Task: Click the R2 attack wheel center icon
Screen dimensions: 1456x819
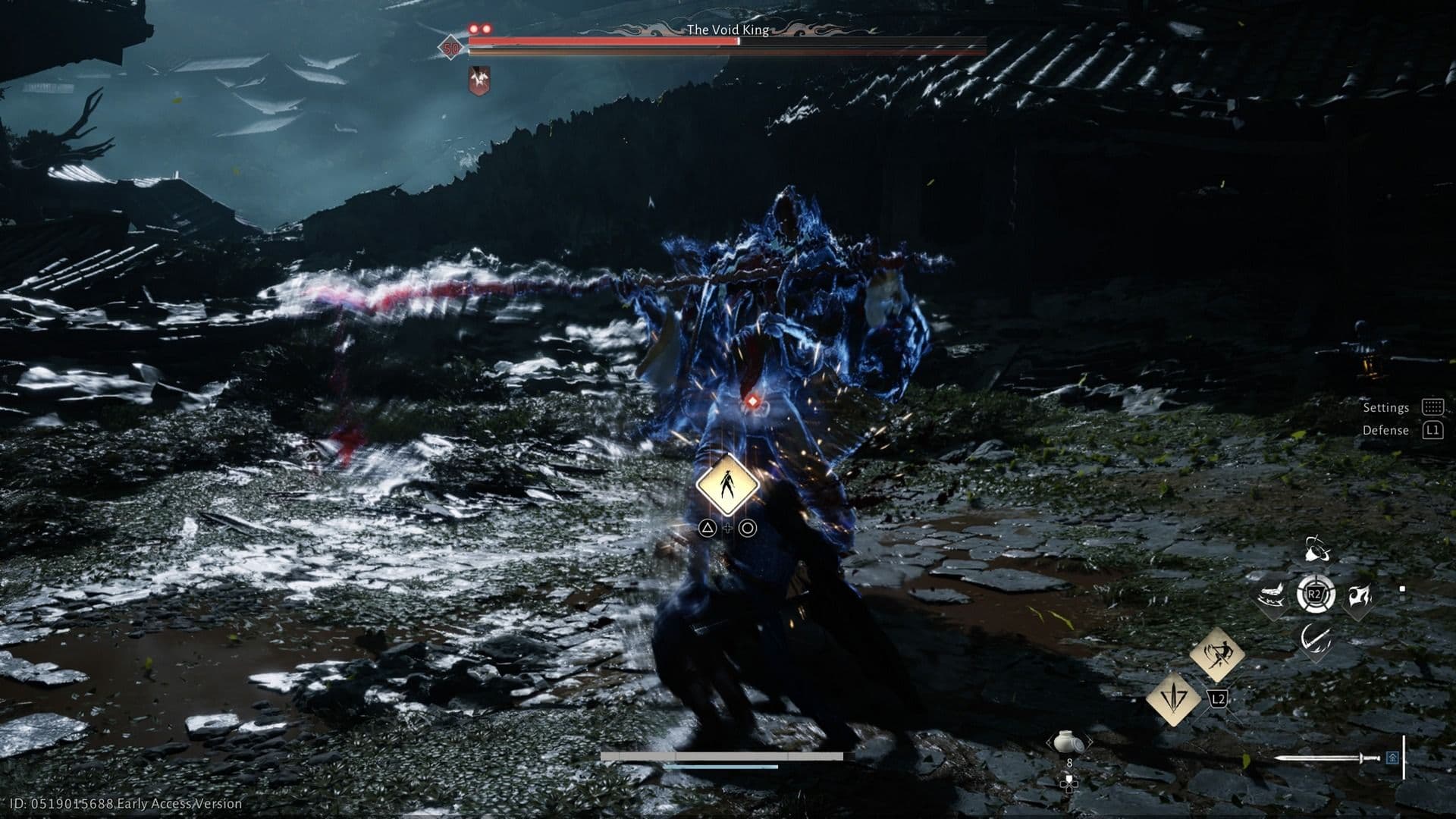Action: (1315, 595)
